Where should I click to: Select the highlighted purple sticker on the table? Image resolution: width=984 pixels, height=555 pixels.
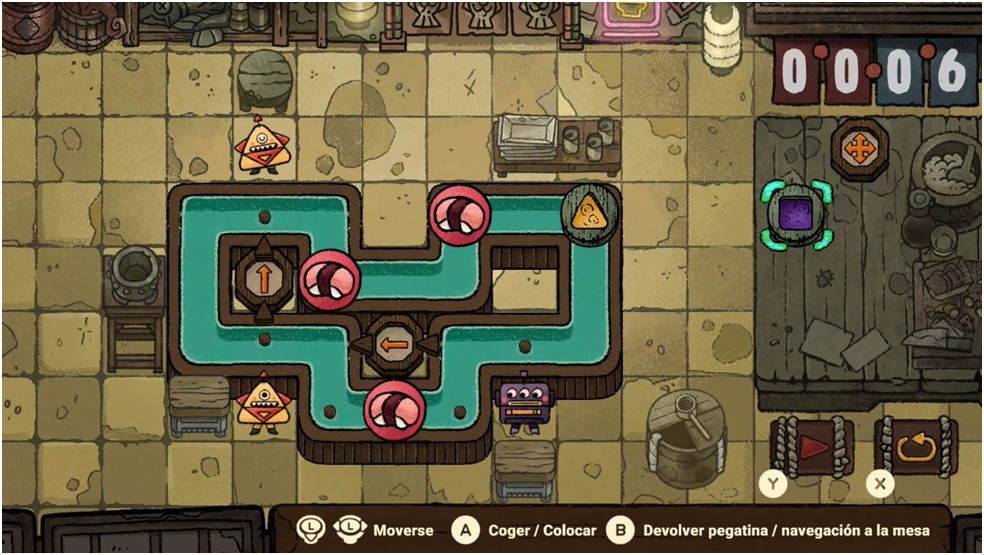[796, 213]
